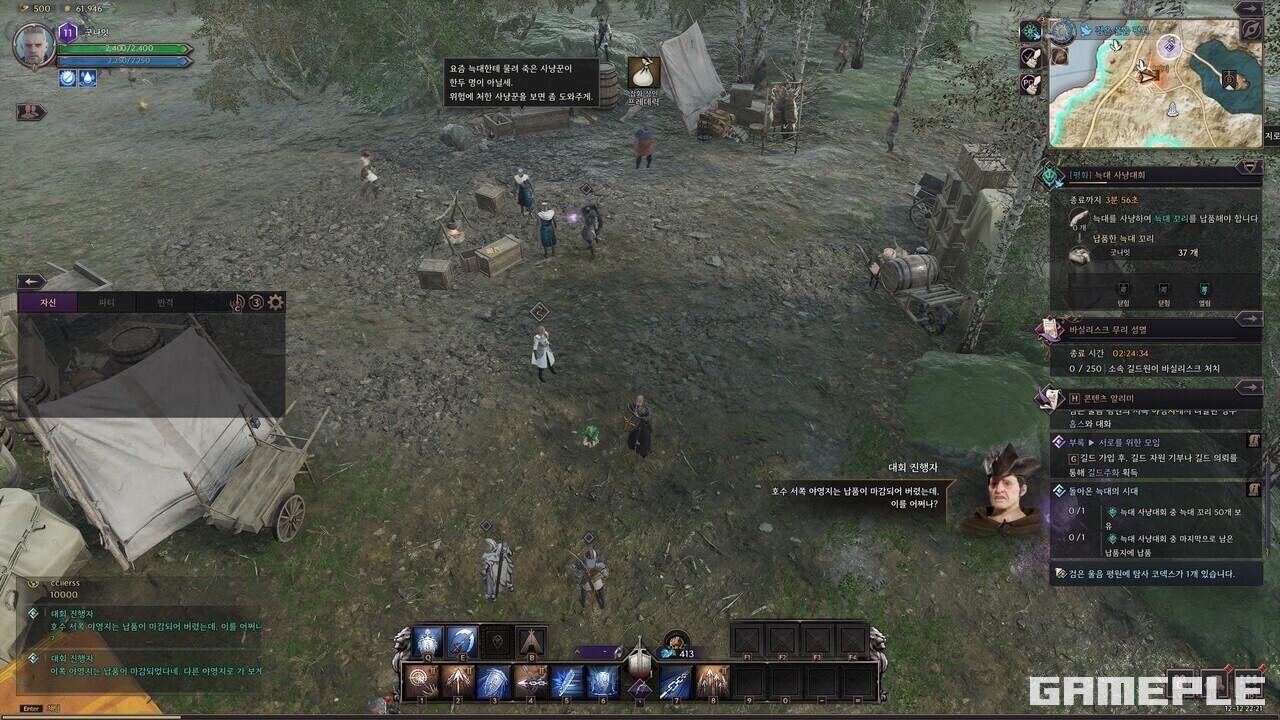Activate the chain skill in slot 7
1280x720 pixels.
pyautogui.click(x=676, y=682)
